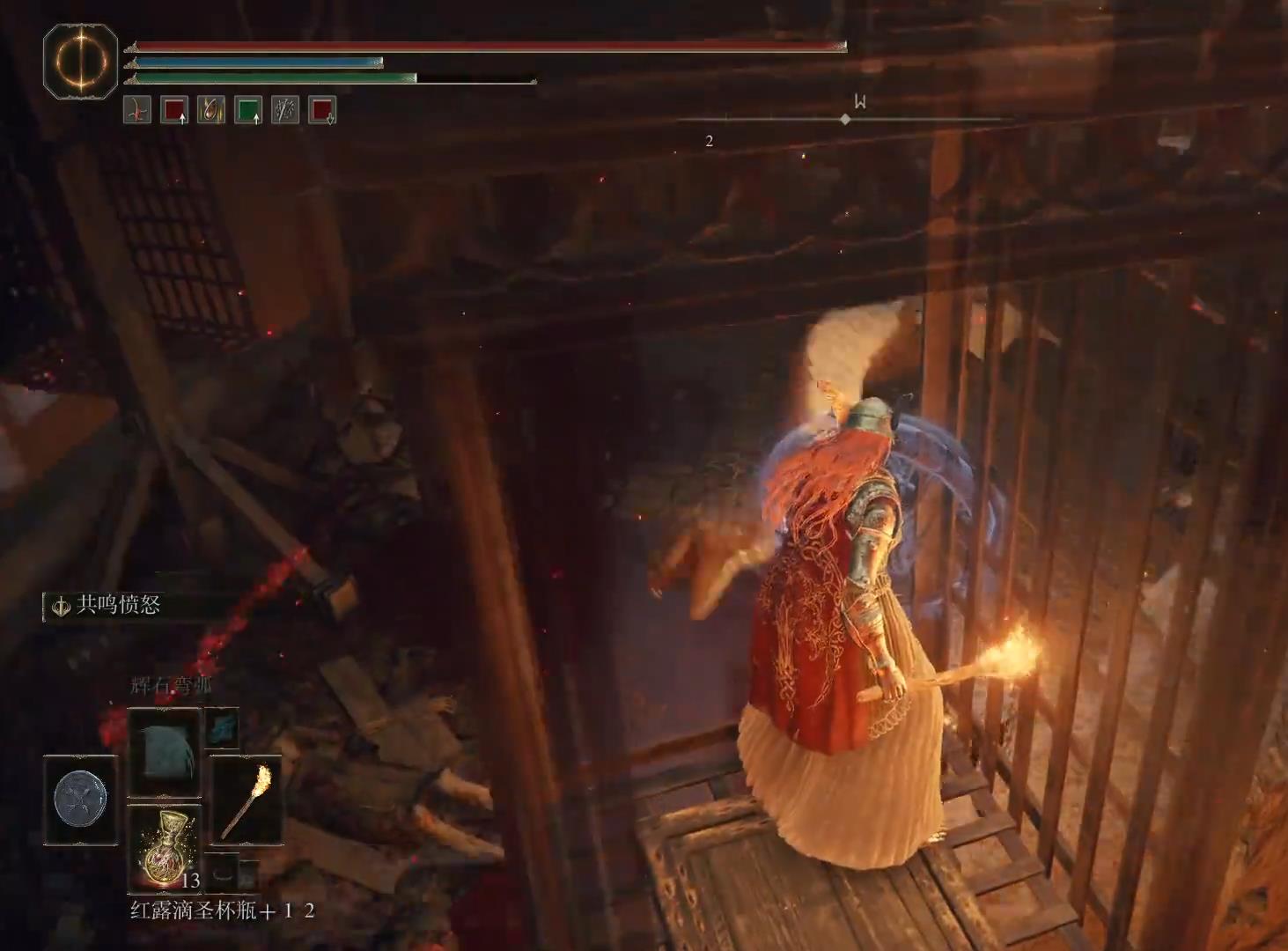Viewport: 1288px width, 951px height.
Task: Click the green square up-arrow buff
Action: (x=248, y=110)
